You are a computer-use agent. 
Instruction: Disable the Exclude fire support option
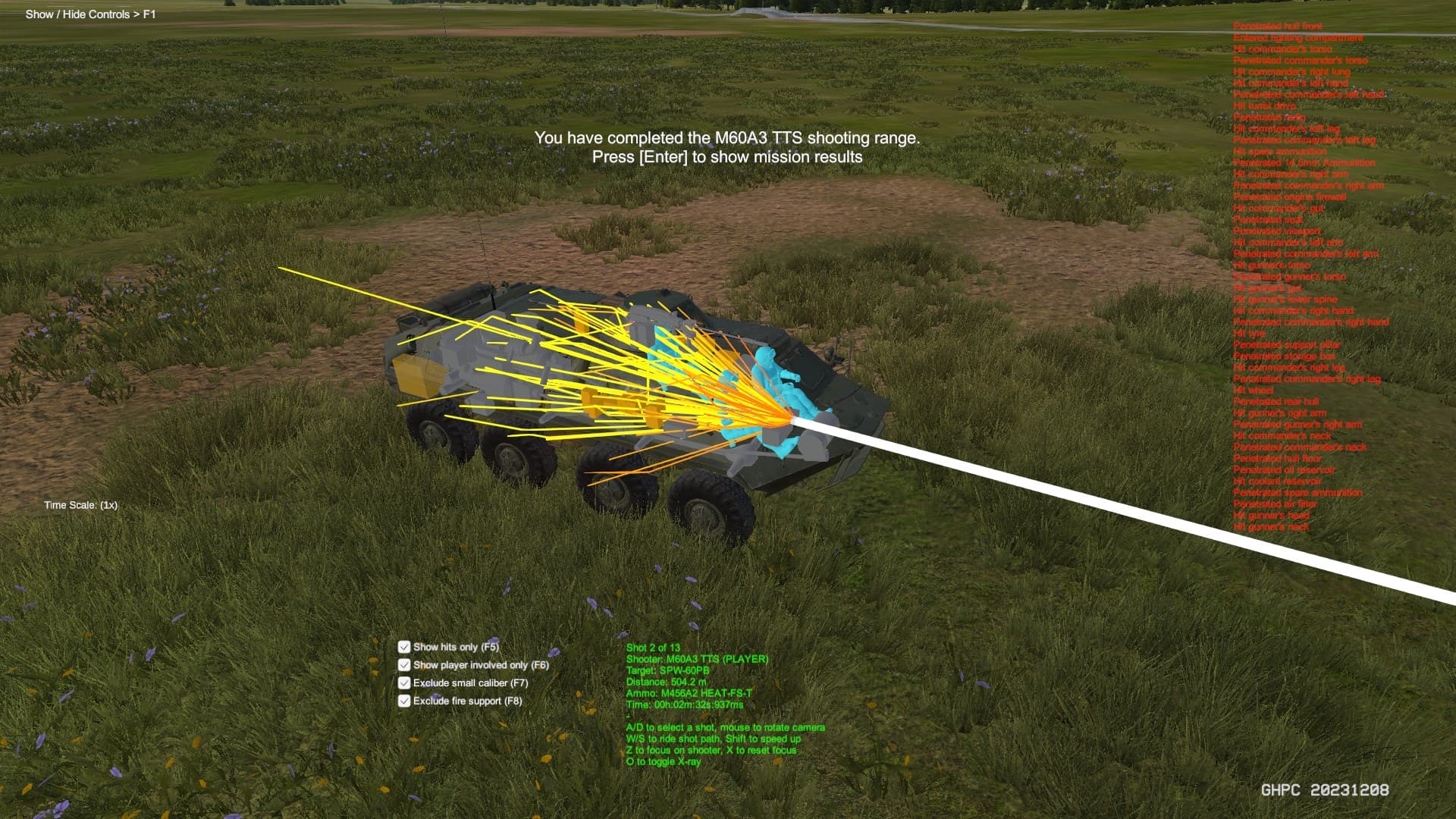pos(404,701)
